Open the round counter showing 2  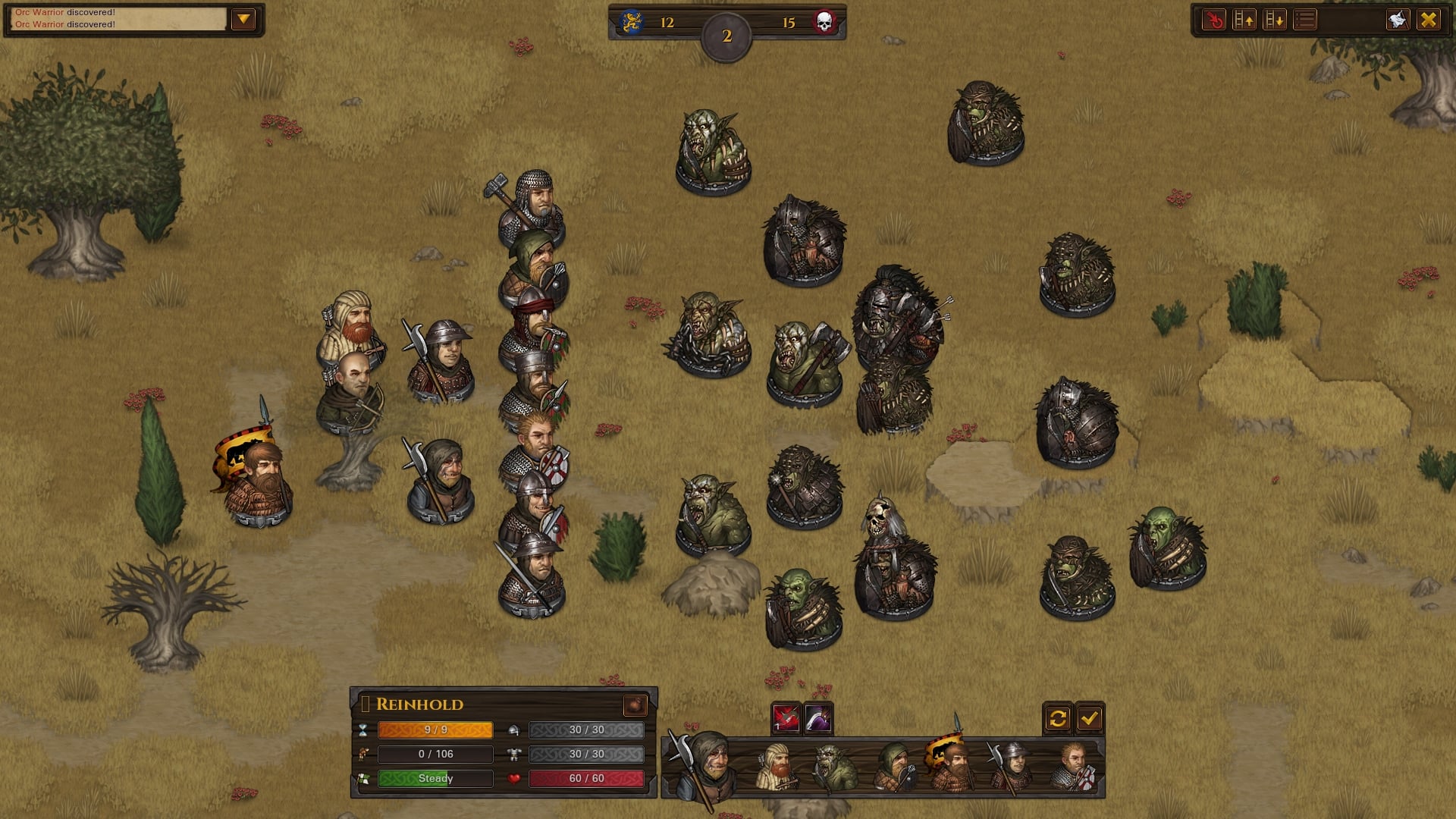726,33
